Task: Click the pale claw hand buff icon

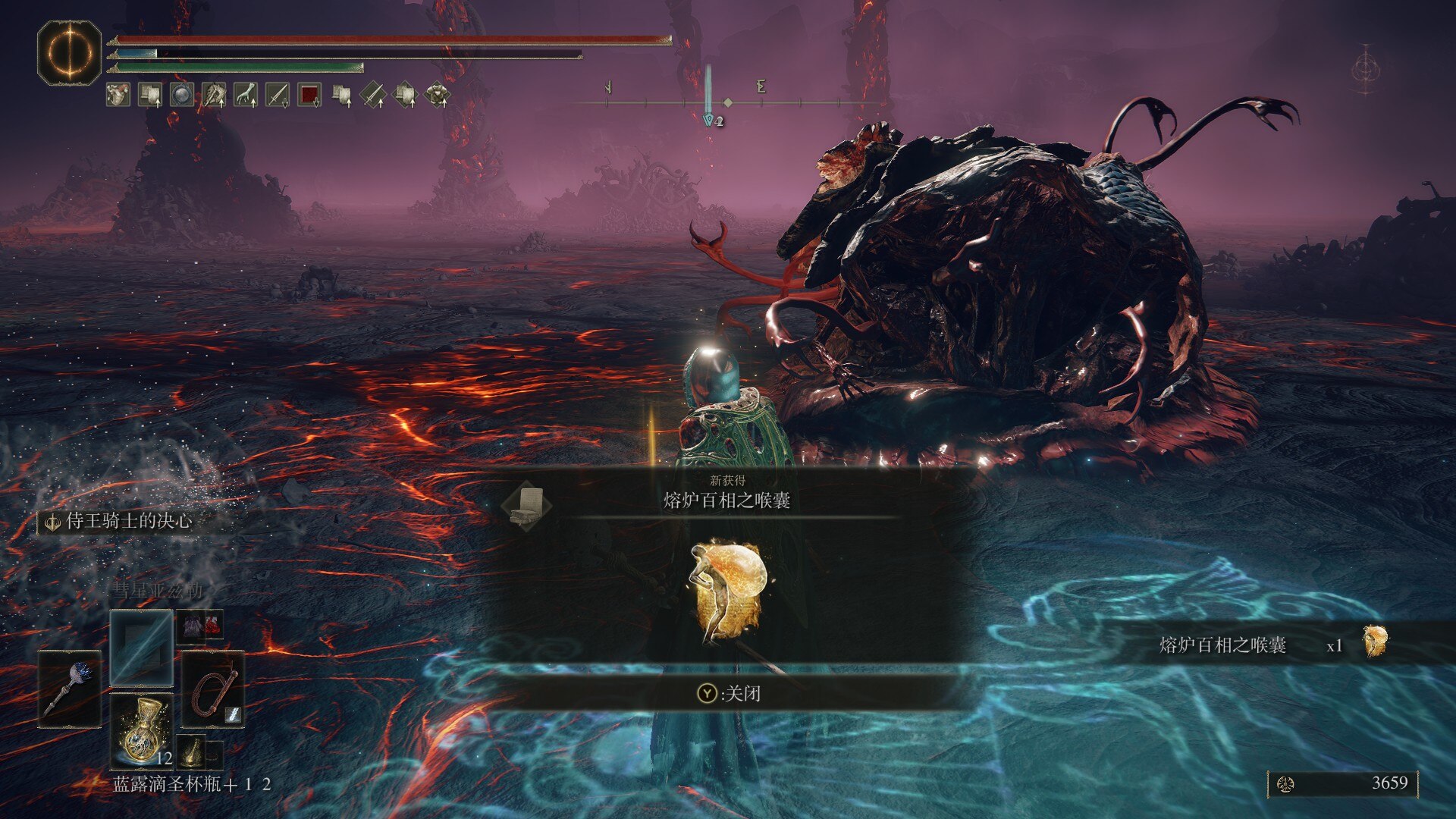Action: (246, 95)
